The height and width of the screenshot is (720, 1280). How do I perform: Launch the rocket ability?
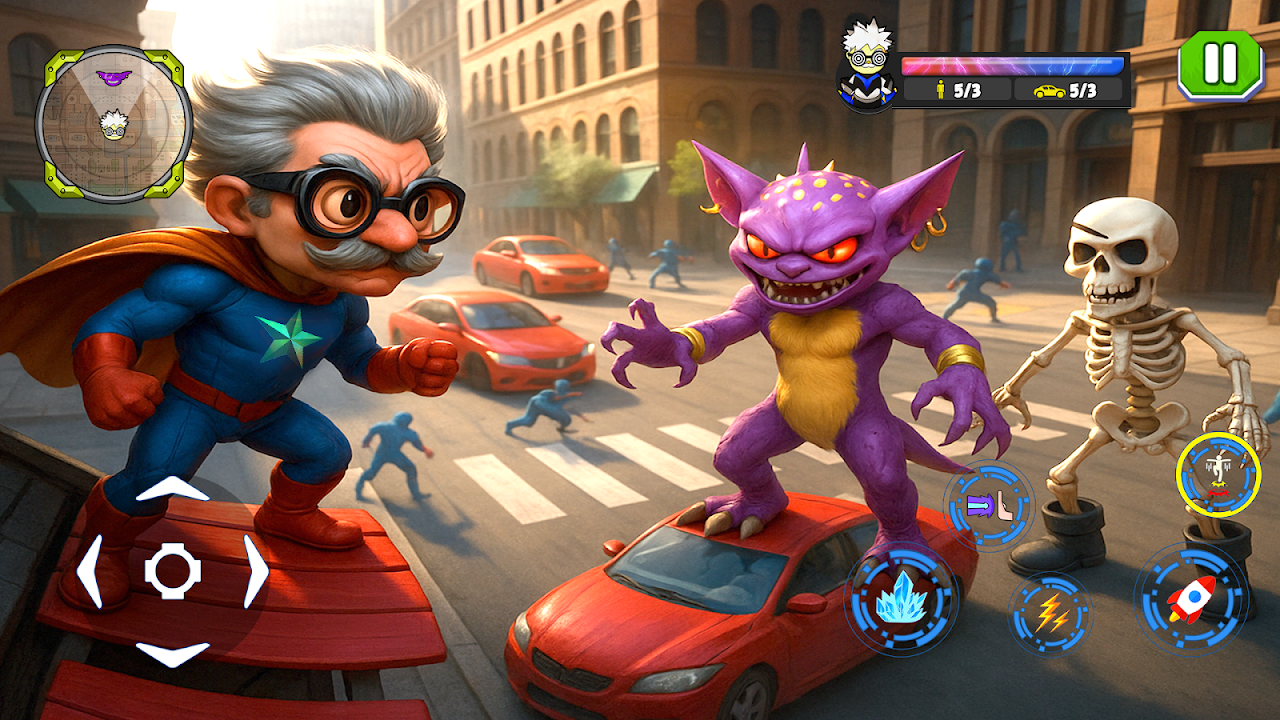(x=1191, y=599)
